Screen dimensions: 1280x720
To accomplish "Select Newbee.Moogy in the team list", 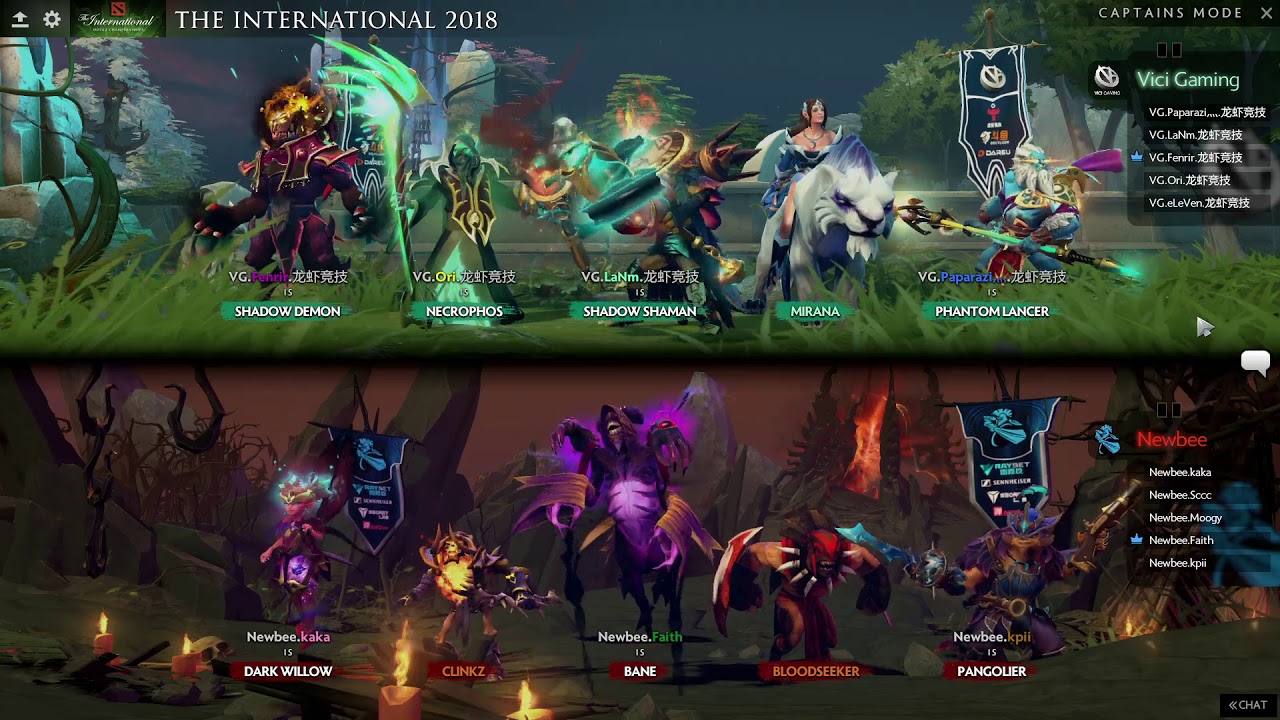I will point(1185,518).
